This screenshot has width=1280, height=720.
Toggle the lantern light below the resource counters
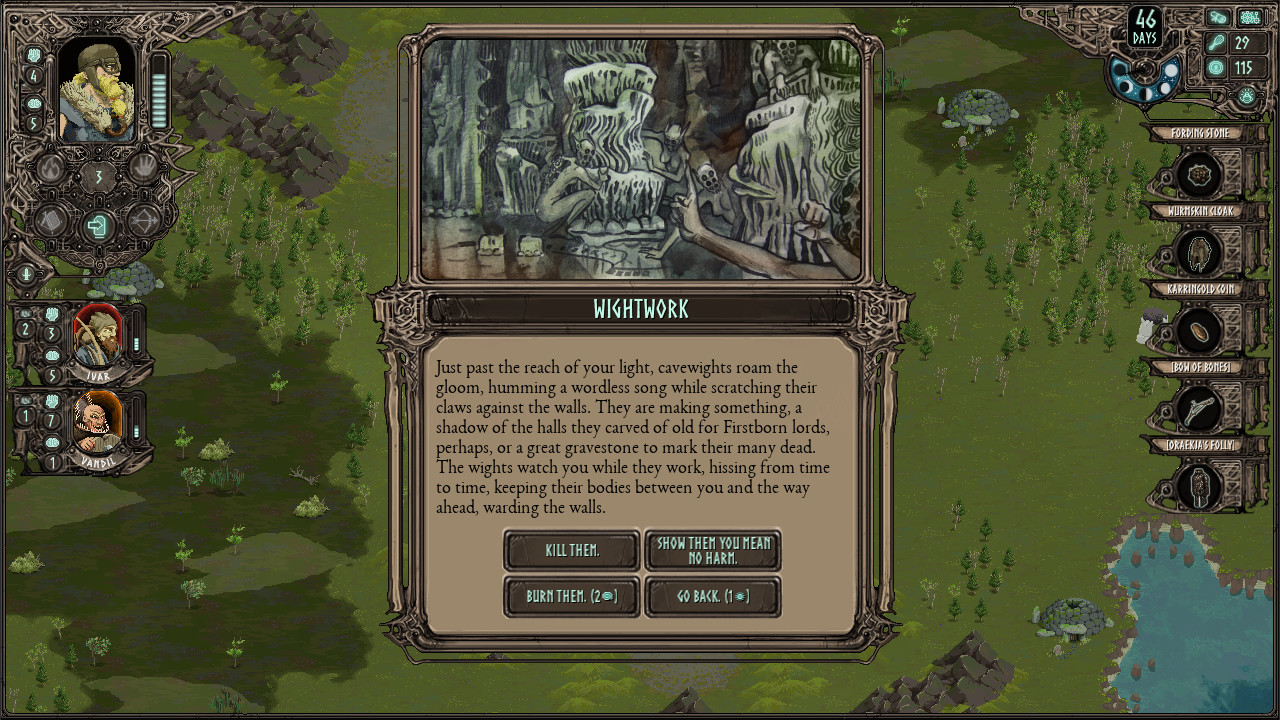click(1246, 96)
